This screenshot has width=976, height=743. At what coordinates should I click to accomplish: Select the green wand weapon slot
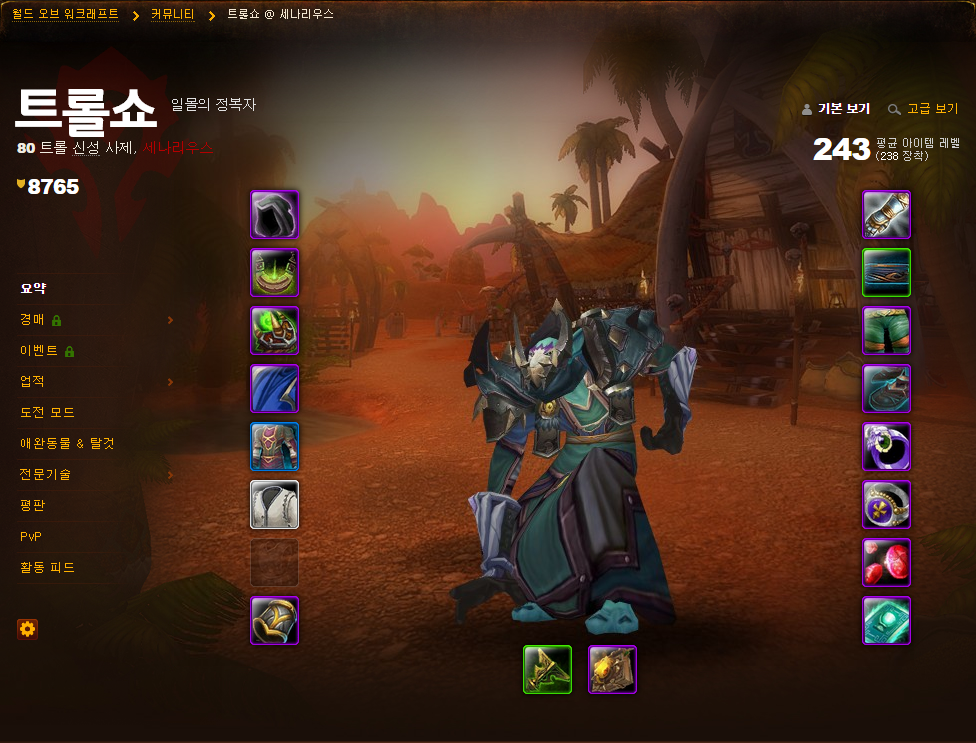547,670
